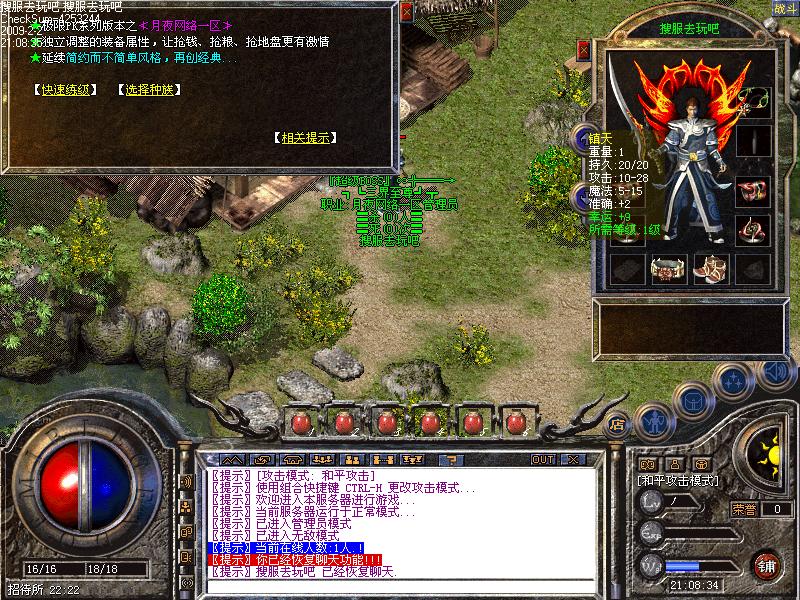Close the chat toolbar with its X button

573,459
